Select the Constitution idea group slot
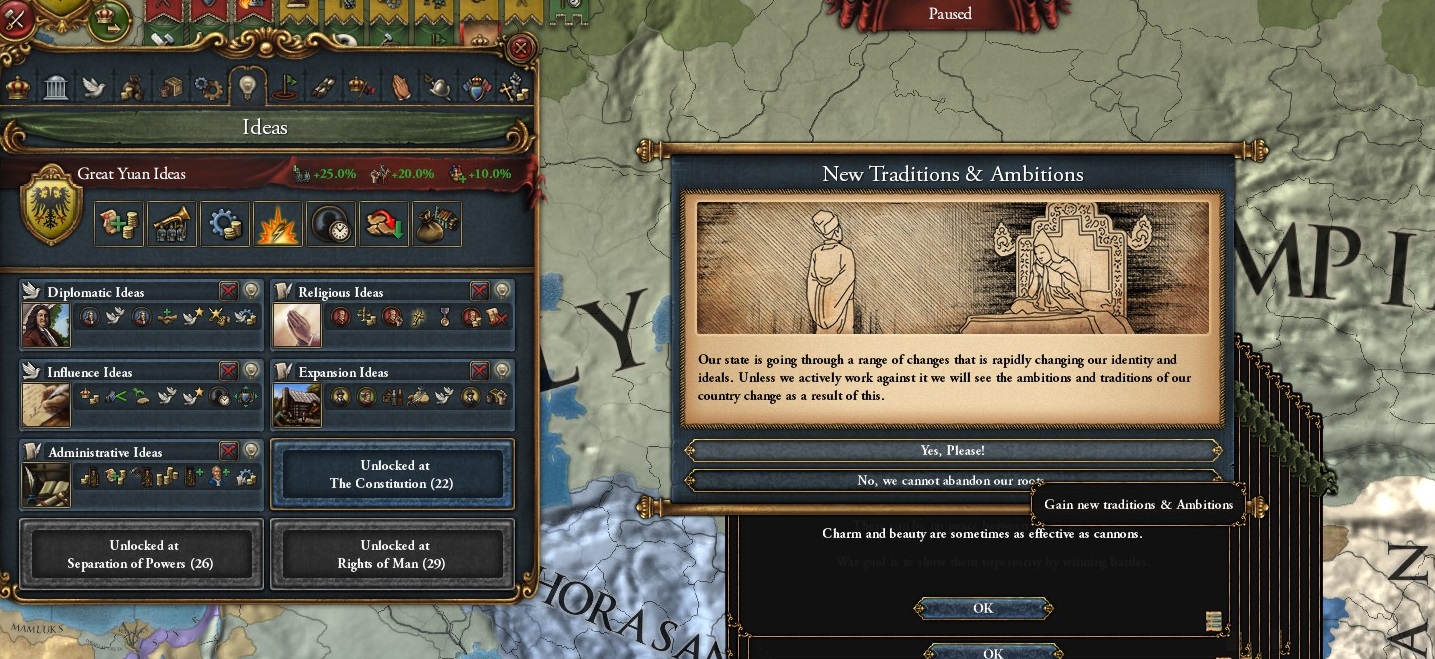 (x=393, y=474)
